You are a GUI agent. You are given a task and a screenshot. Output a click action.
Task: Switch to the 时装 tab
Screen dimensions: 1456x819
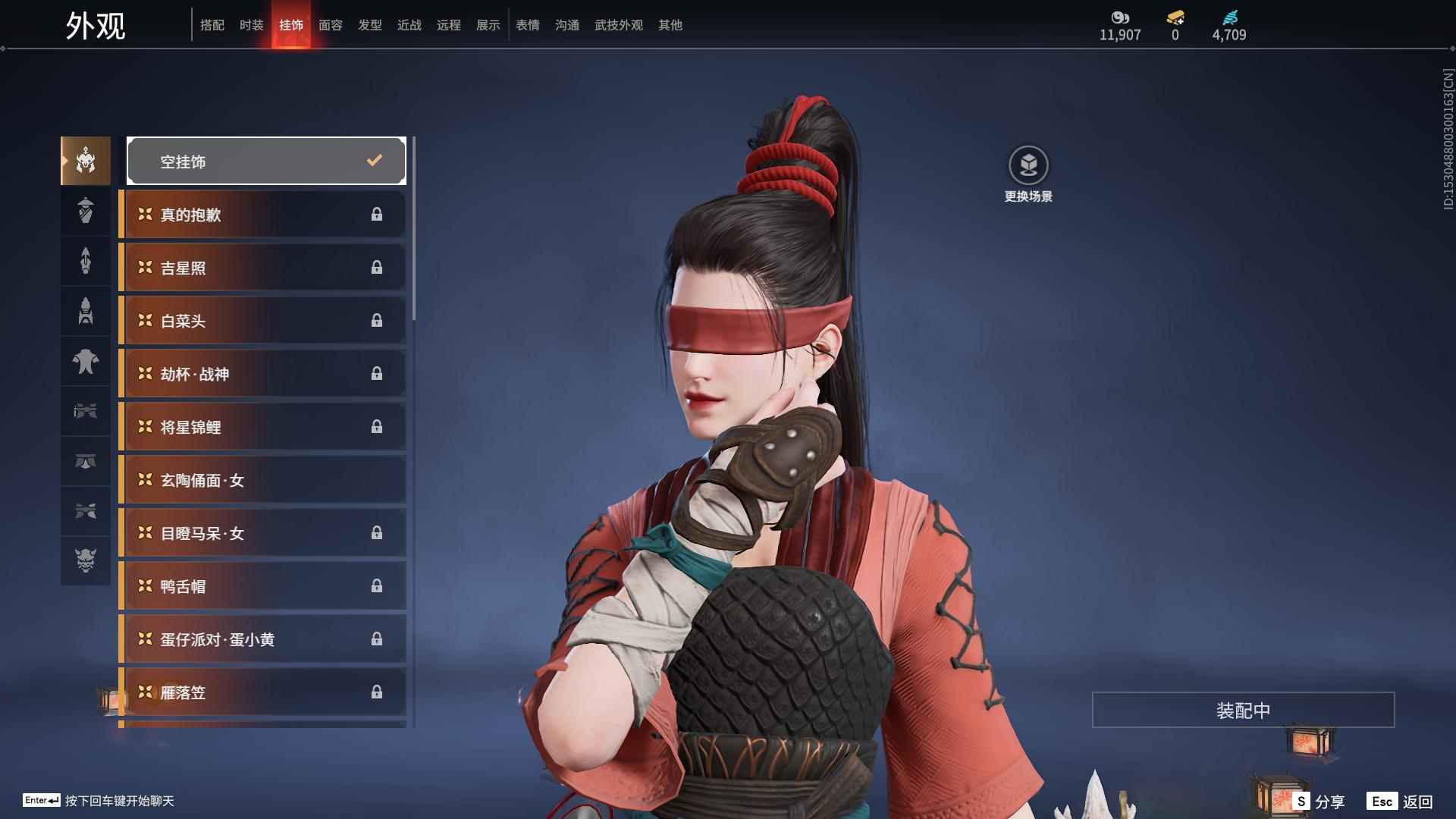point(252,25)
